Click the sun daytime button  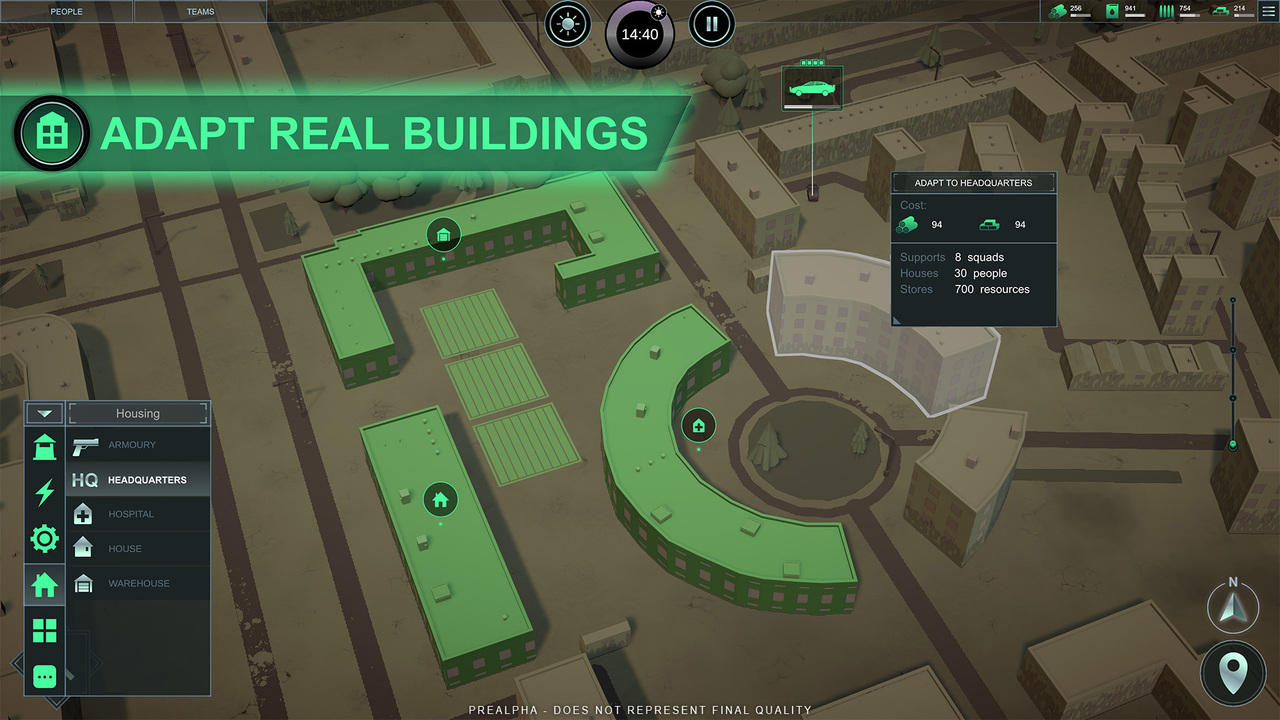click(569, 24)
